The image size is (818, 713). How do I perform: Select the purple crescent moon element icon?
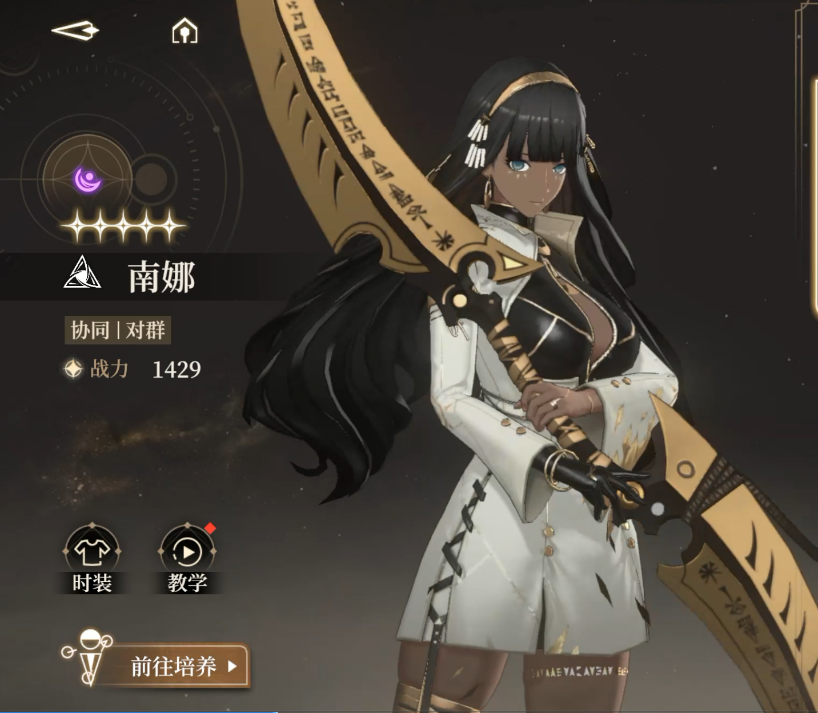pos(89,179)
